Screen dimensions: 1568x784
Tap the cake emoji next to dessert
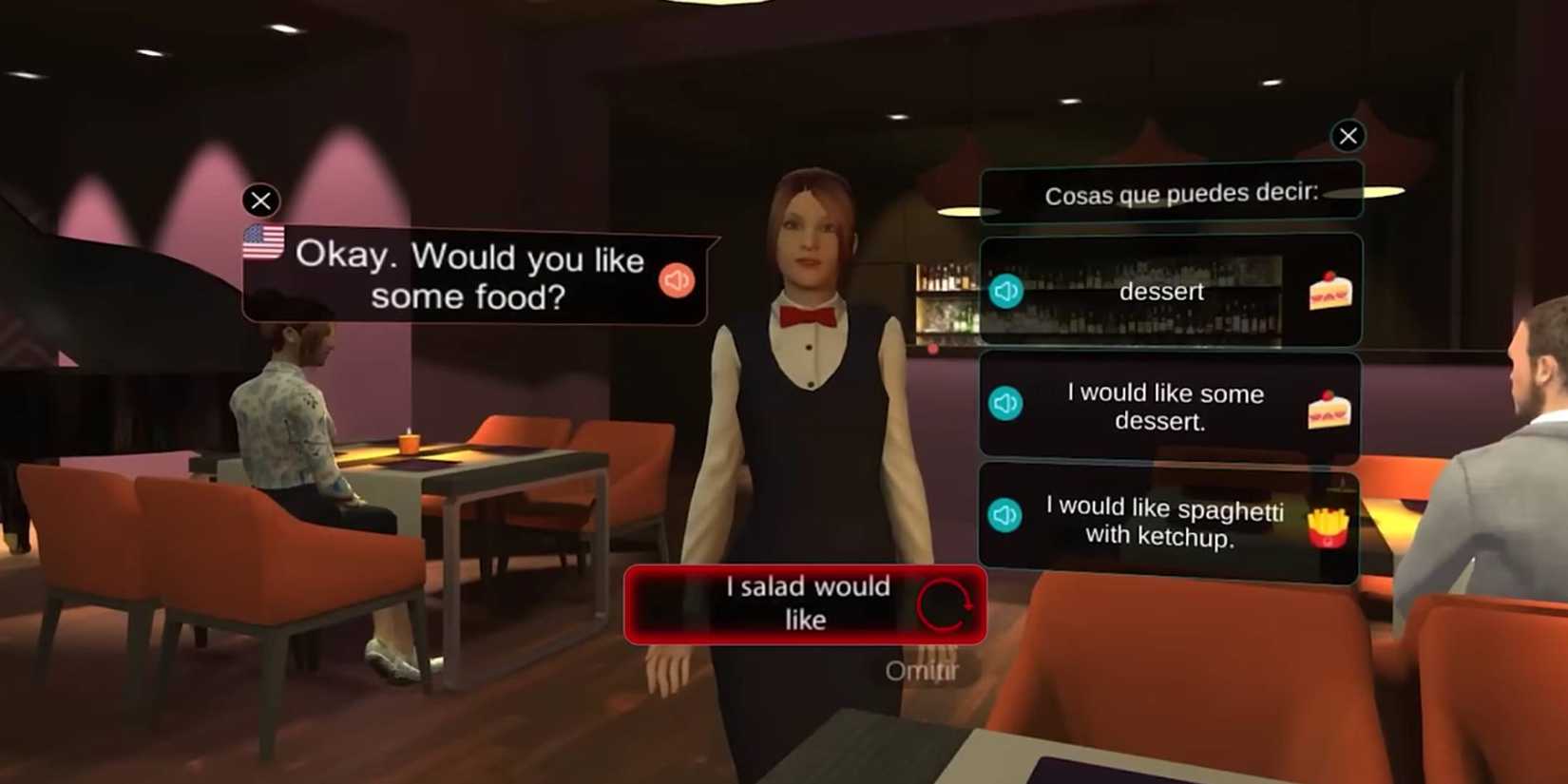(1329, 290)
